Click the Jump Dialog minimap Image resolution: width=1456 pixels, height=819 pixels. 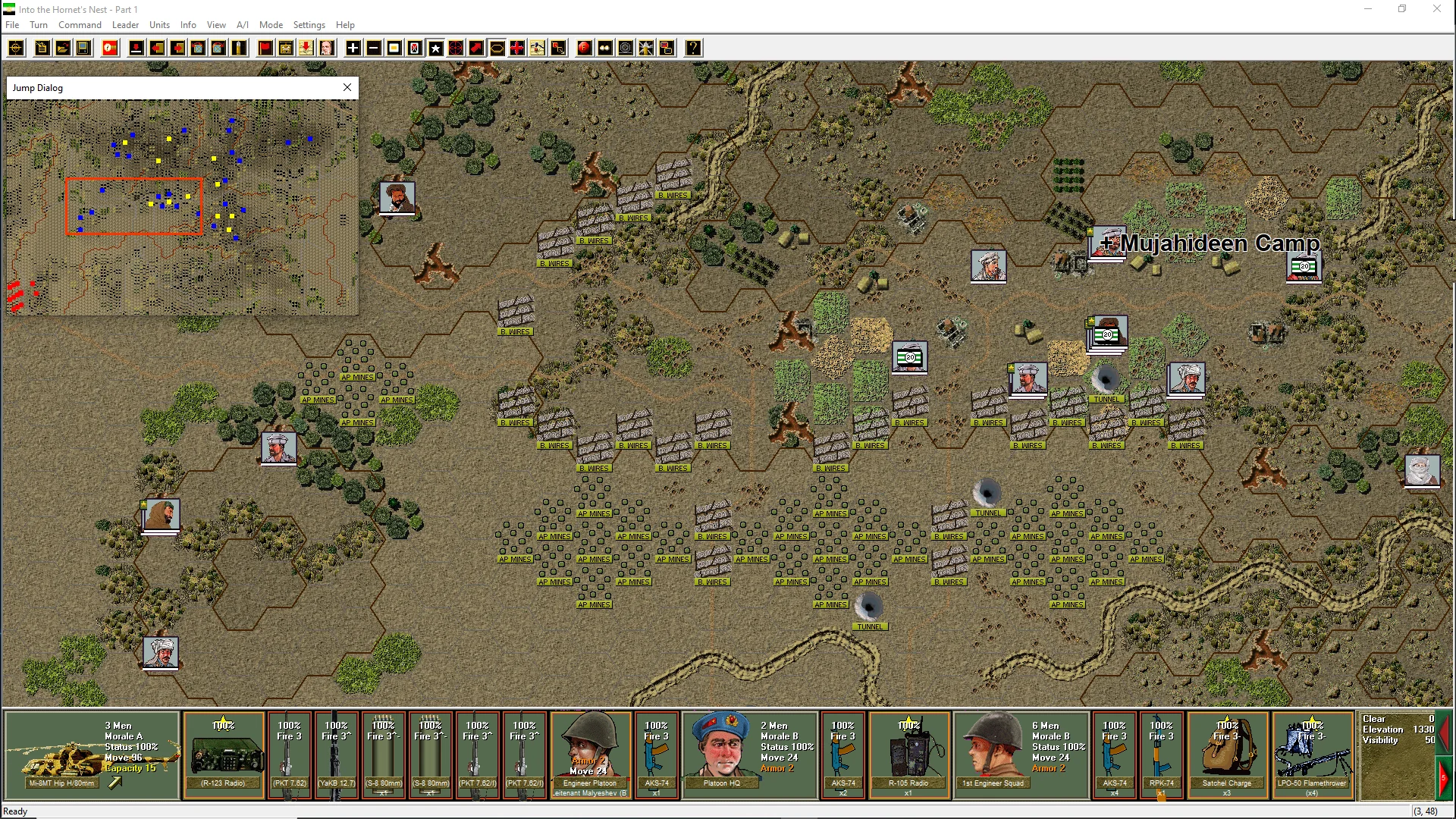(x=182, y=207)
